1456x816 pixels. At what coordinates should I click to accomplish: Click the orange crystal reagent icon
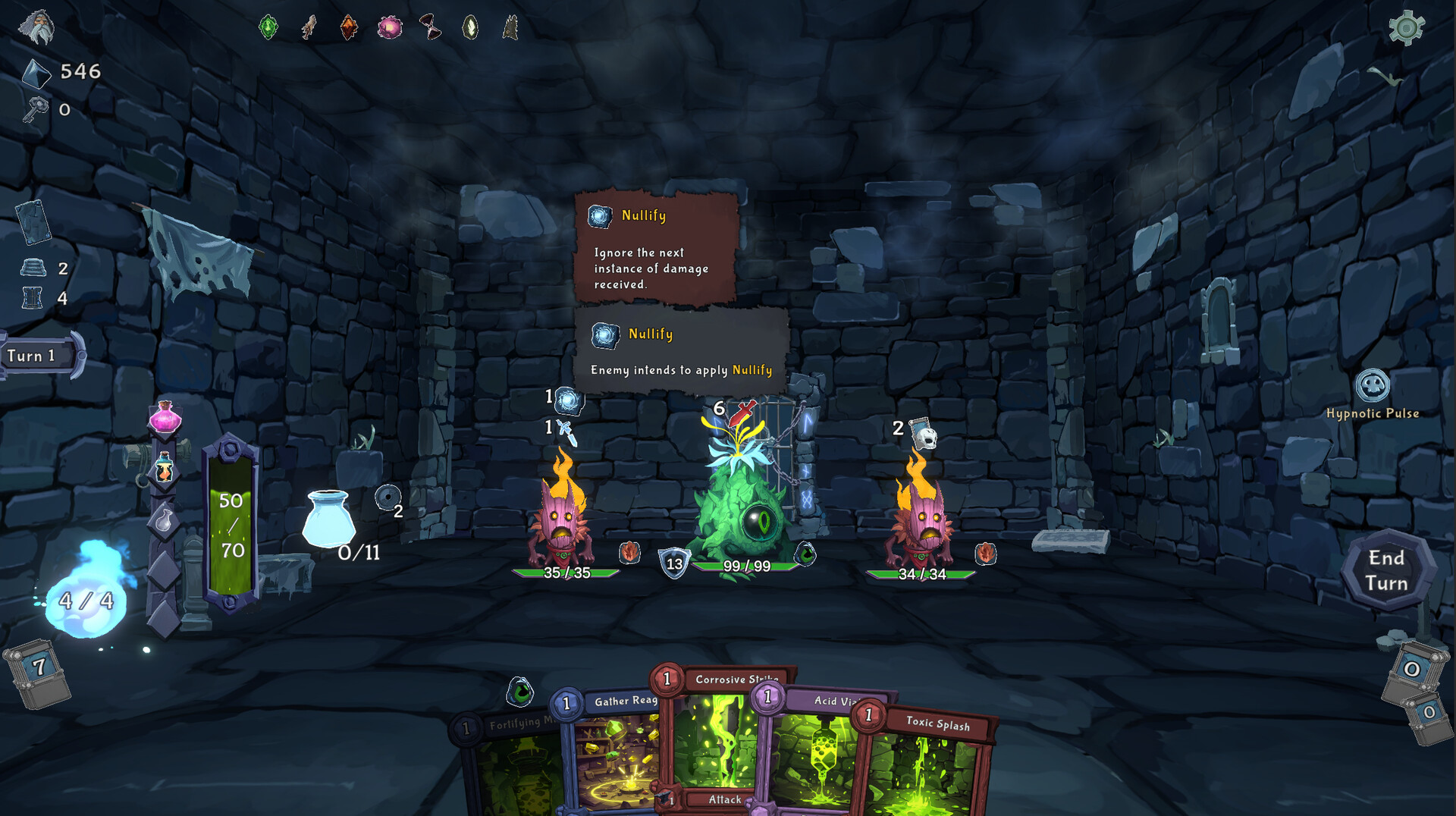347,27
